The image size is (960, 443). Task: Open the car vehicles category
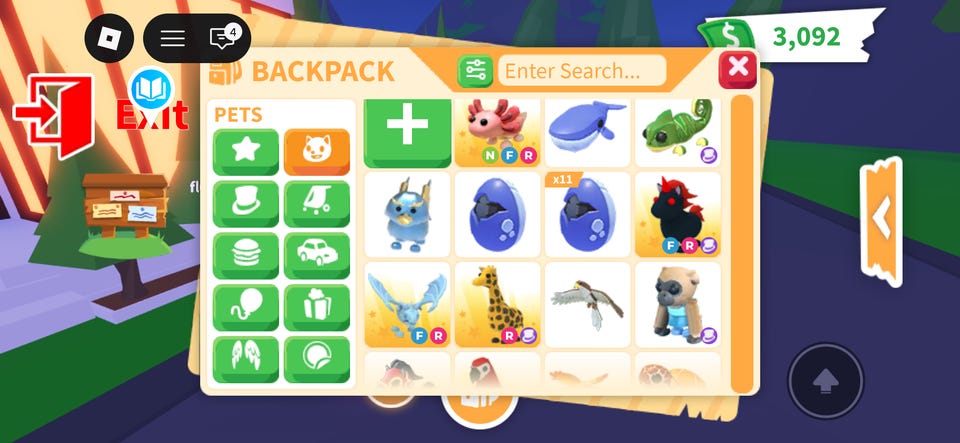point(317,256)
